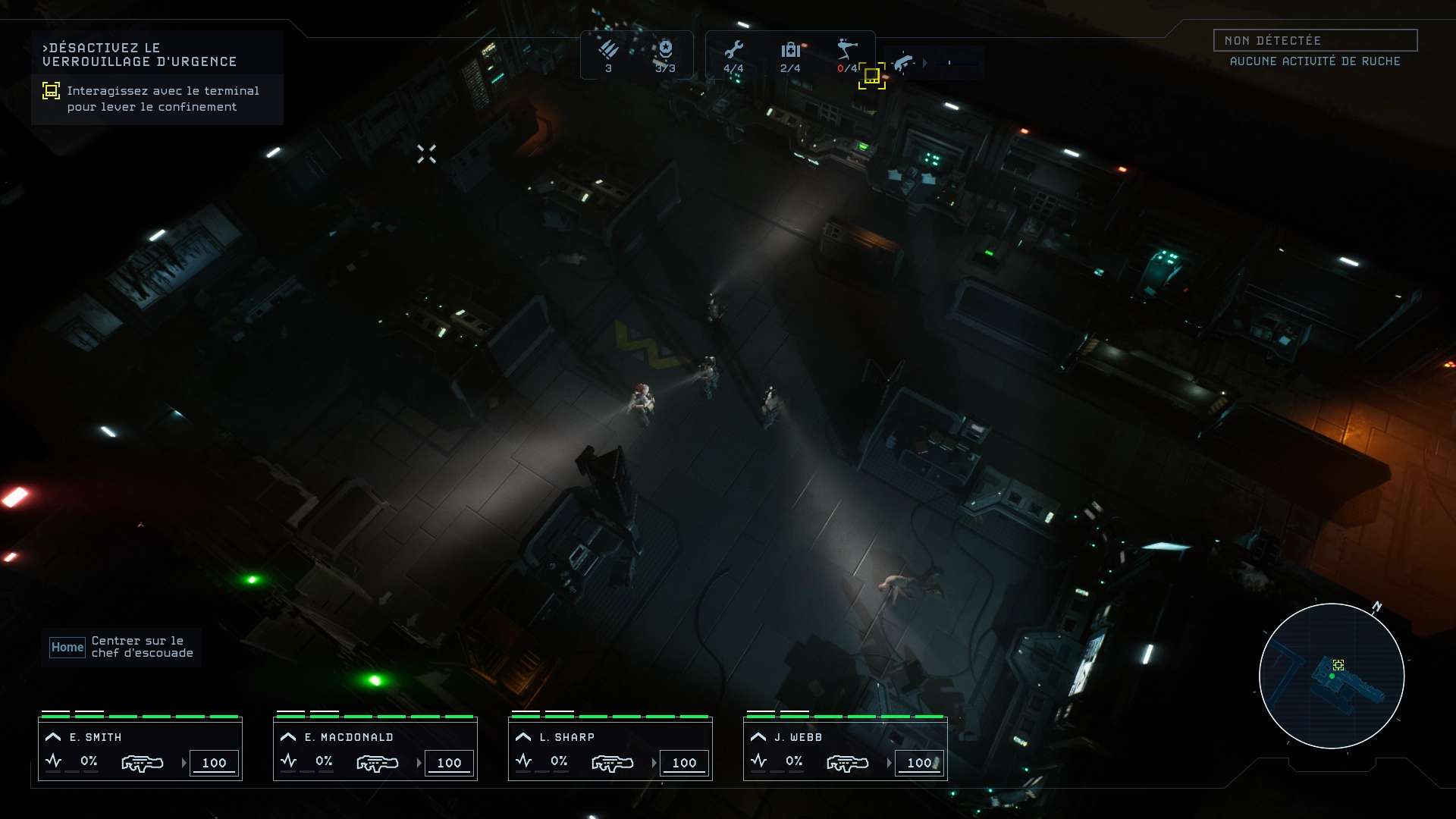Click the AUCUNE ACTIVITÉ DE RUCHE text
1456x819 pixels.
pos(1314,63)
